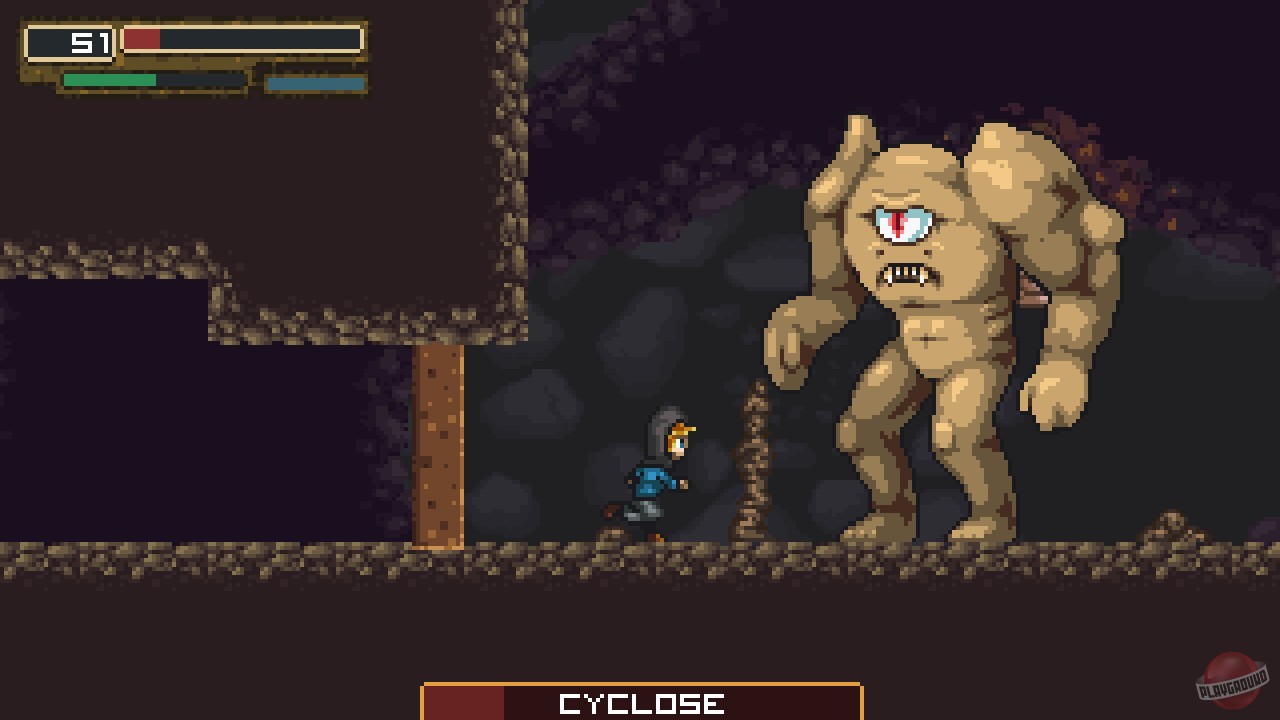The width and height of the screenshot is (1280, 720).
Task: Click the CYCLOSE name banner
Action: point(640,702)
